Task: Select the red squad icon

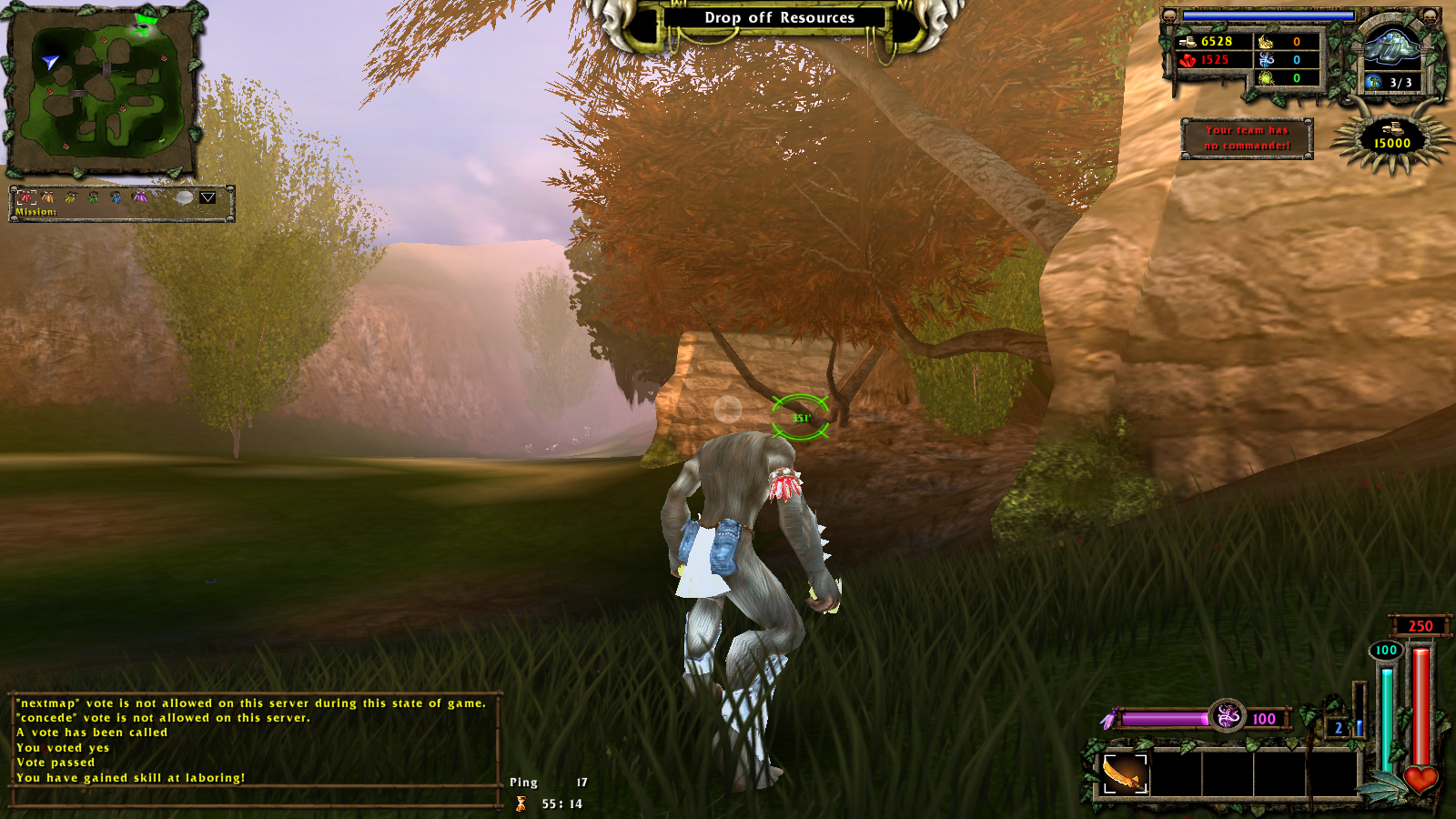Action: tap(26, 197)
